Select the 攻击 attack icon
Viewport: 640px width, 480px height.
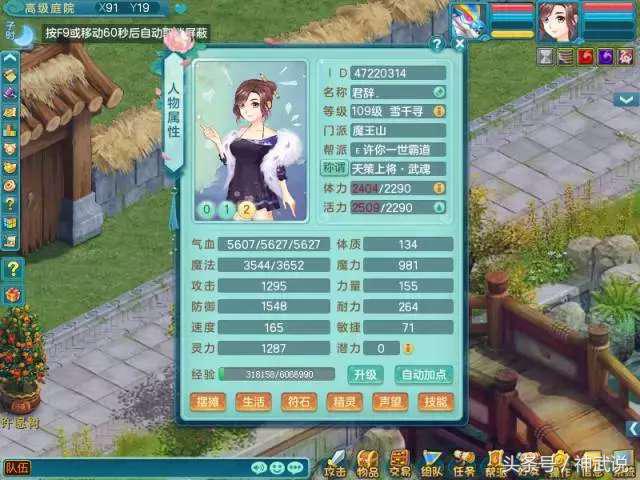[x=336, y=464]
